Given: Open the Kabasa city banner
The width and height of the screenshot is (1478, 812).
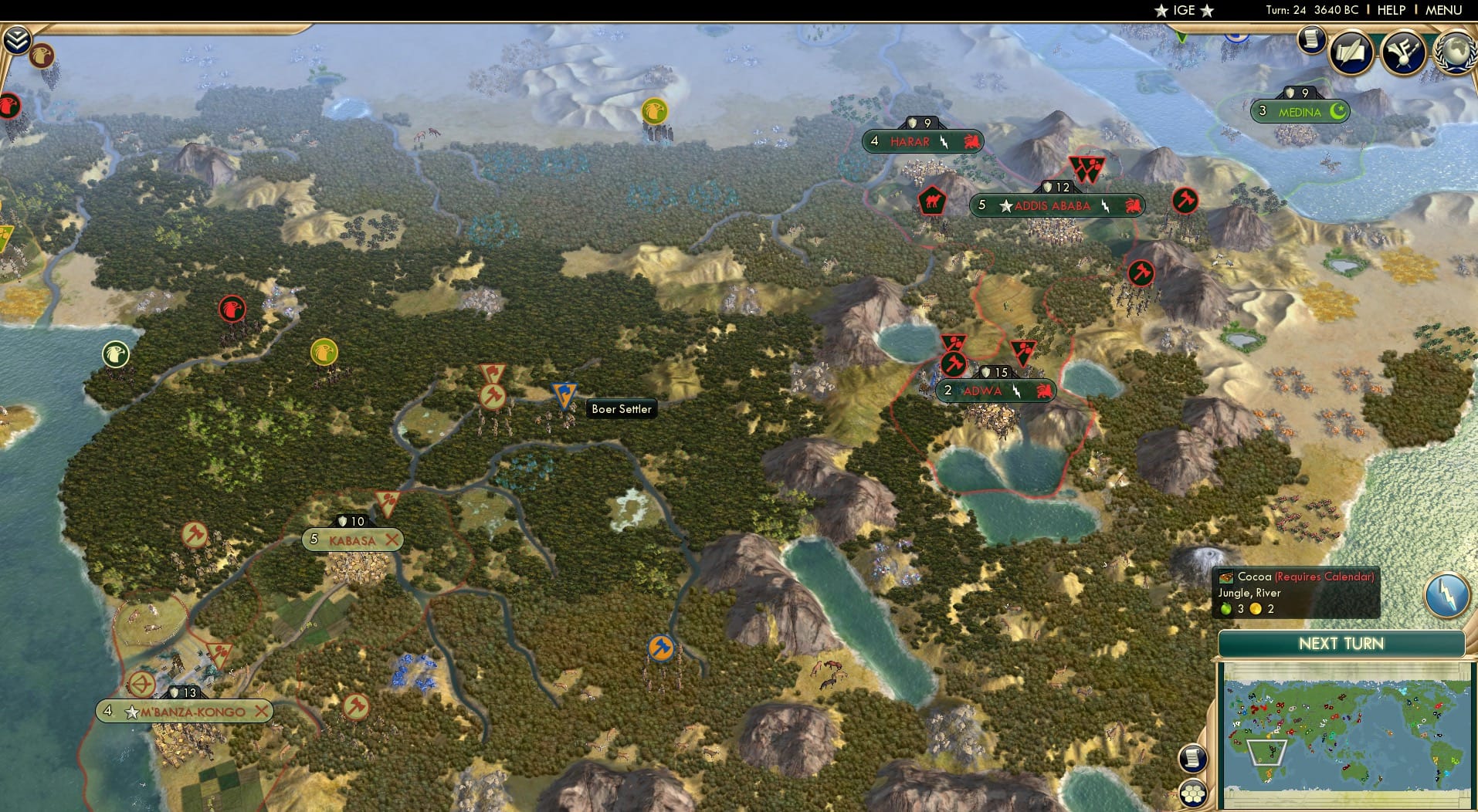Looking at the screenshot, I should 352,540.
